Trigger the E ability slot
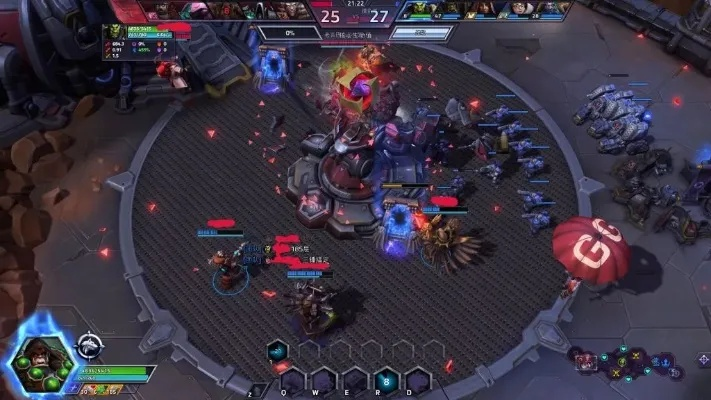 tap(356, 378)
